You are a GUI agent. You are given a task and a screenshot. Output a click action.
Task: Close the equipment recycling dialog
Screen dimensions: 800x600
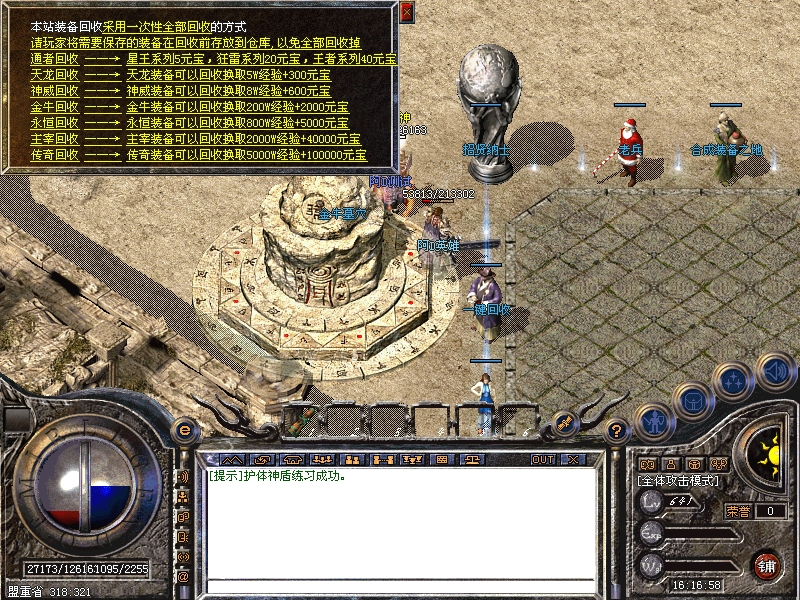406,13
